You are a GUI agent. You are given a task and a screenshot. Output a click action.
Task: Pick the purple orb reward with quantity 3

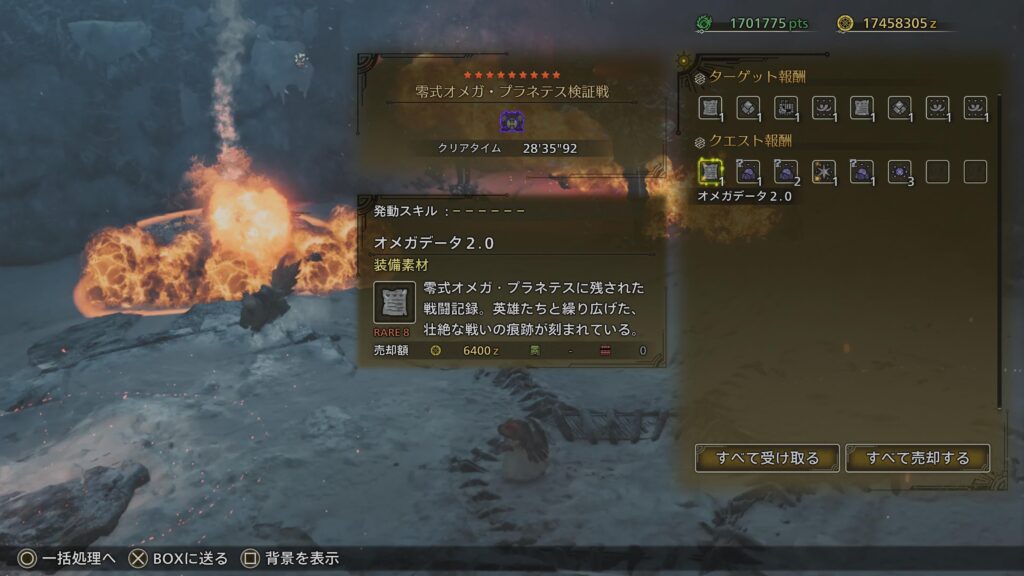click(x=900, y=172)
